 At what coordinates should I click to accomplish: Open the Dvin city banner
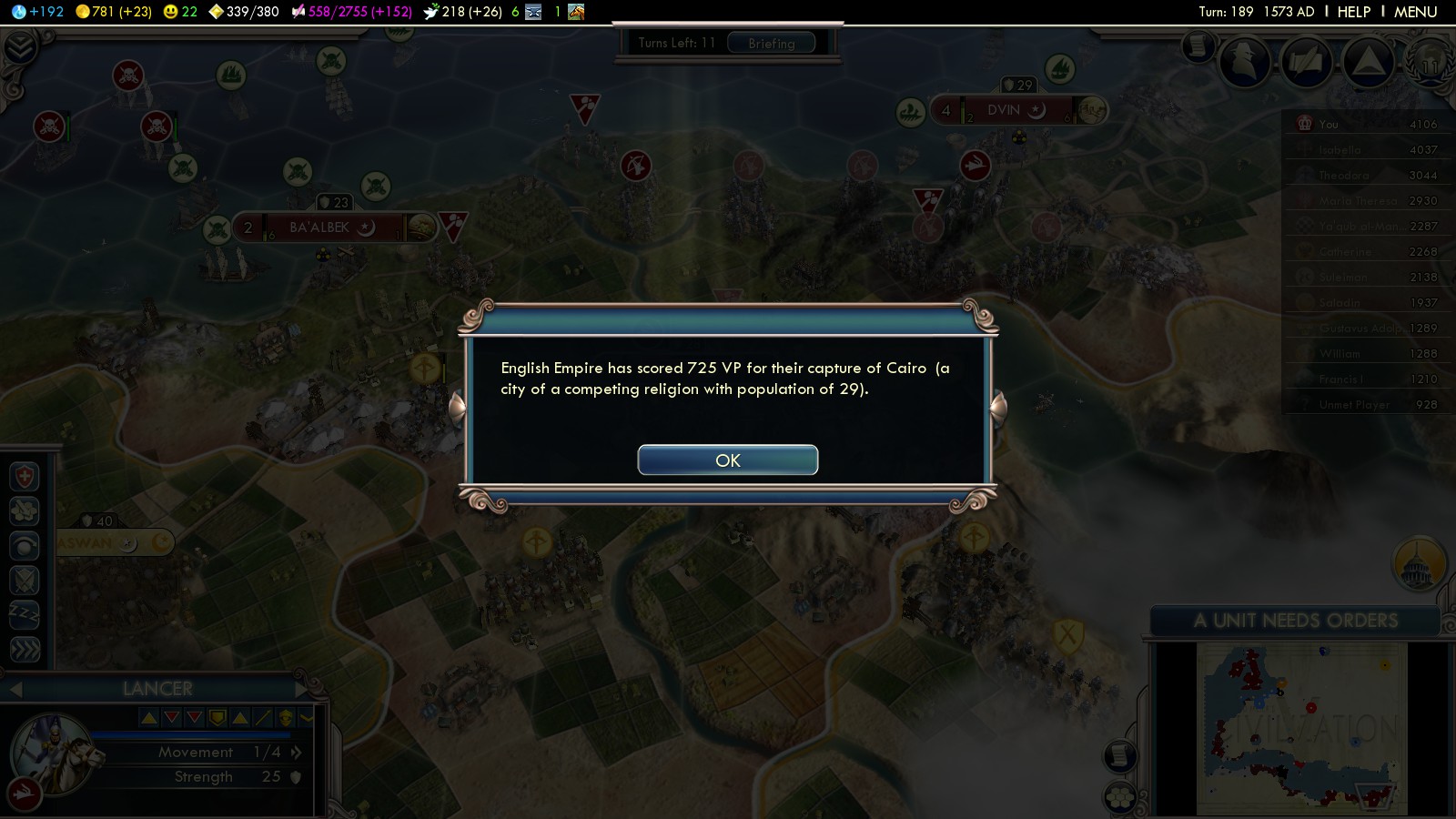[x=1005, y=110]
